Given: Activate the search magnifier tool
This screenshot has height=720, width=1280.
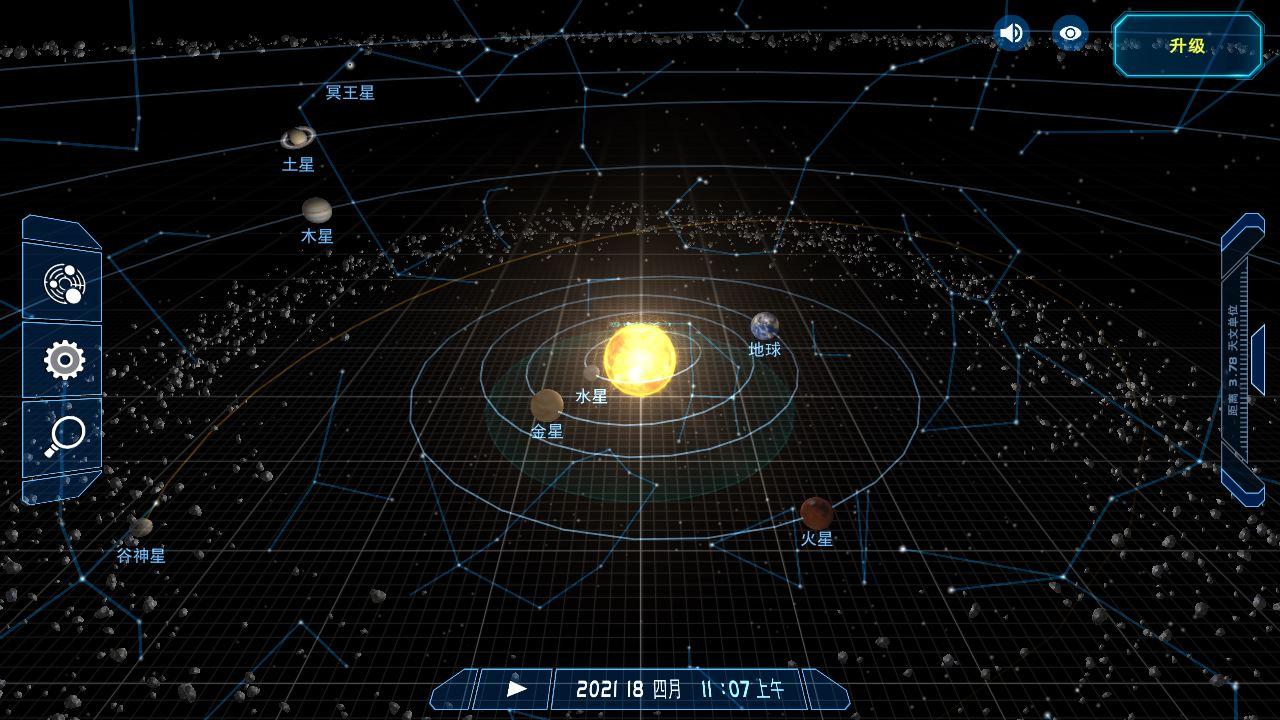Looking at the screenshot, I should tap(63, 434).
